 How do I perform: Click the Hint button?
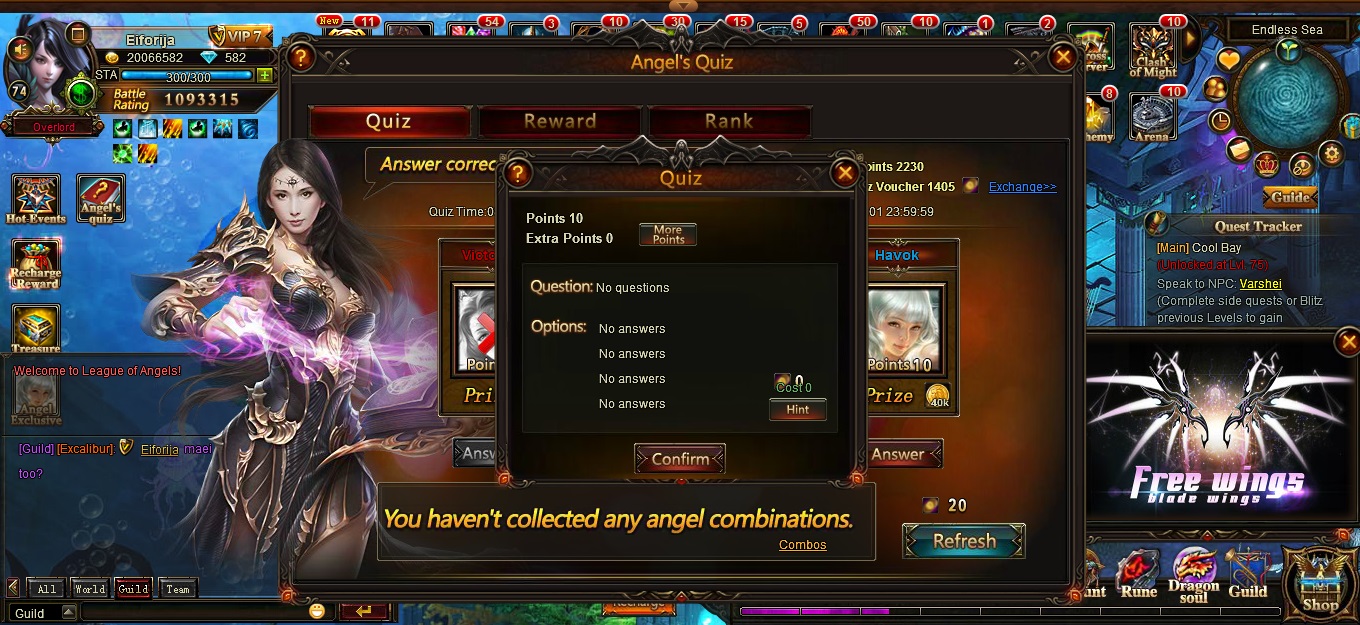797,410
